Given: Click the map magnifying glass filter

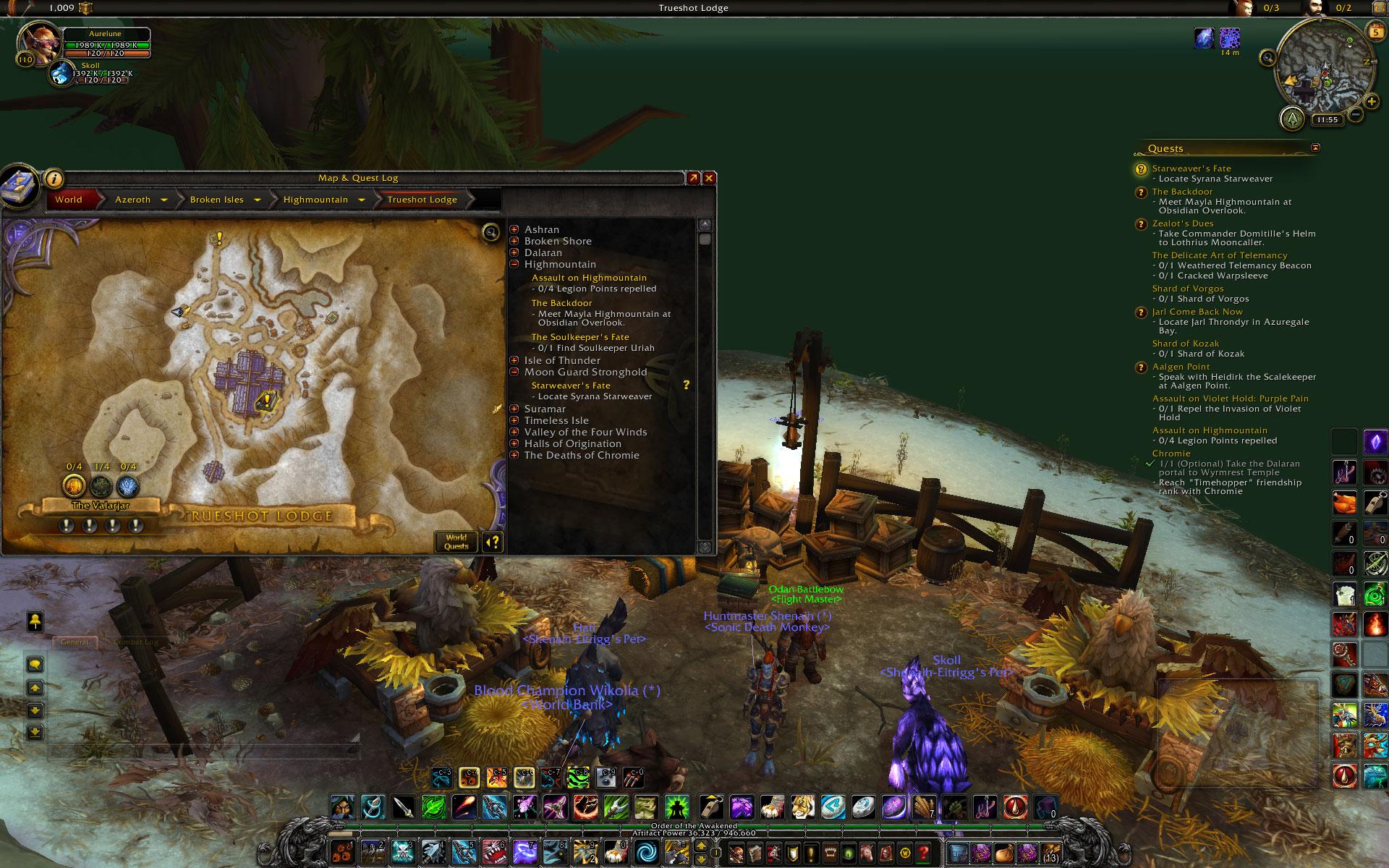Looking at the screenshot, I should click(x=491, y=232).
